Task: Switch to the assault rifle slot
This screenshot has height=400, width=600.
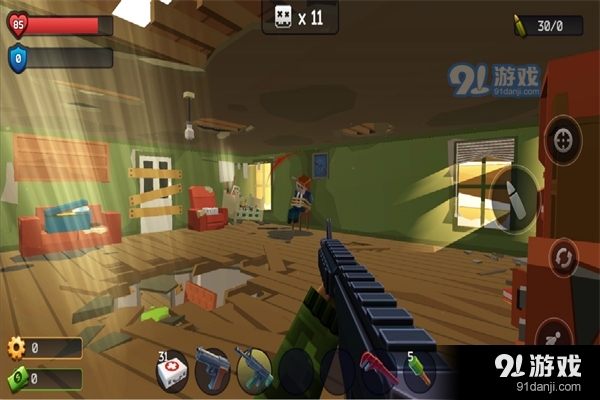Action: click(254, 368)
